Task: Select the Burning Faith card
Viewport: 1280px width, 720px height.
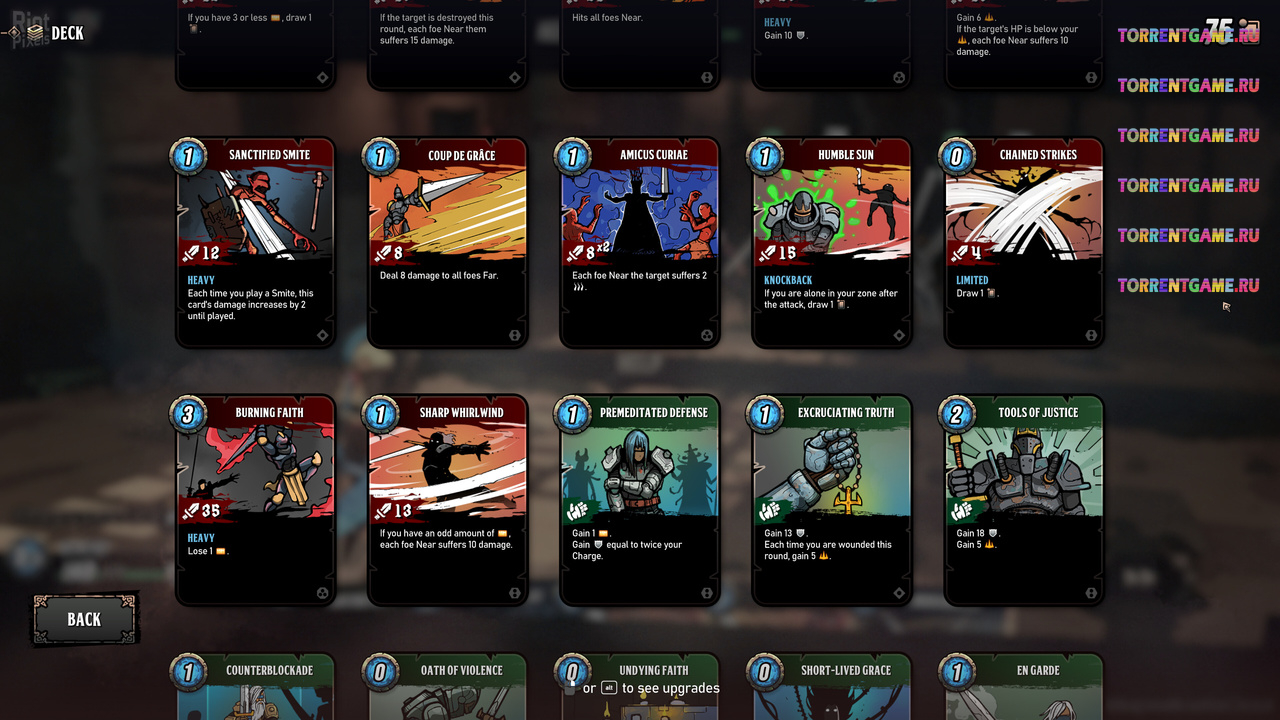Action: (x=256, y=500)
